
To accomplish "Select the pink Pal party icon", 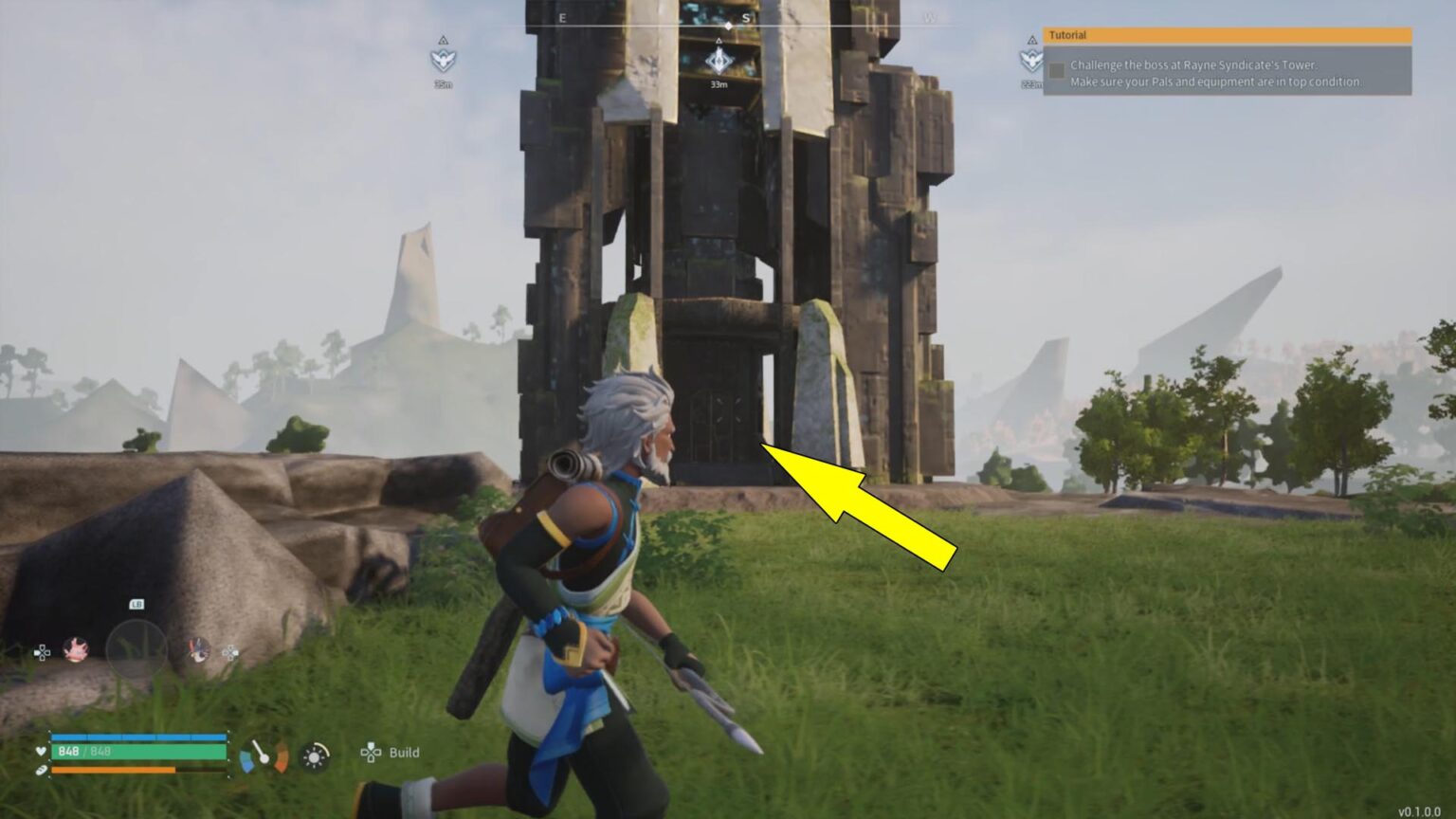I will (75, 650).
